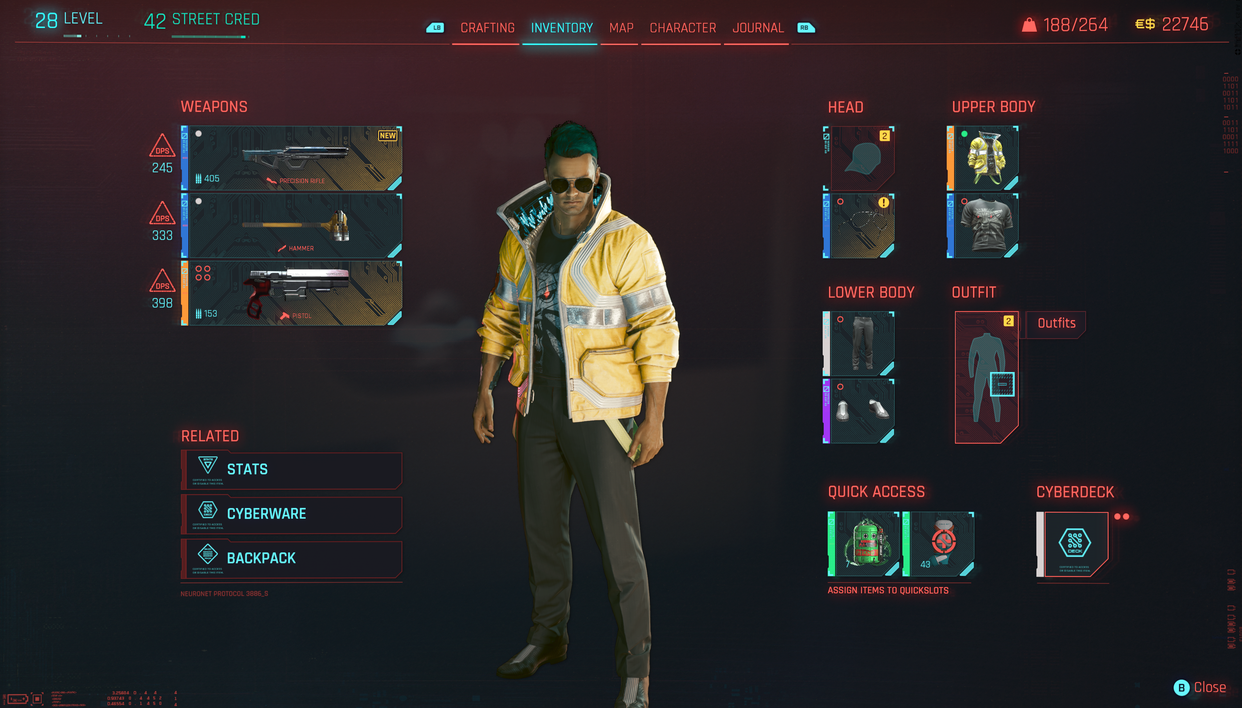Go to the Character tab

(x=683, y=28)
